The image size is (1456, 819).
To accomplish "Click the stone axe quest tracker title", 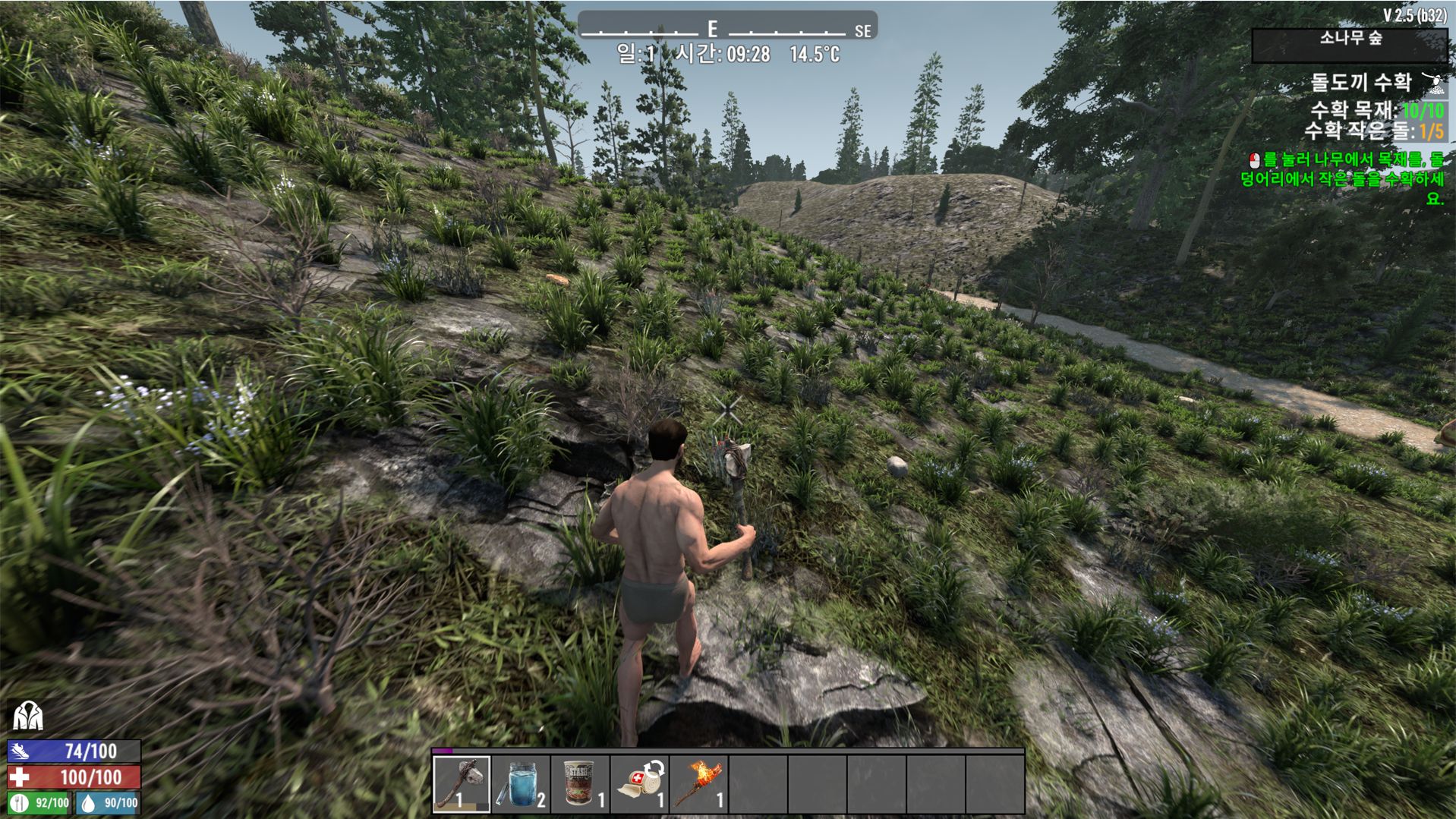I will pyautogui.click(x=1360, y=82).
